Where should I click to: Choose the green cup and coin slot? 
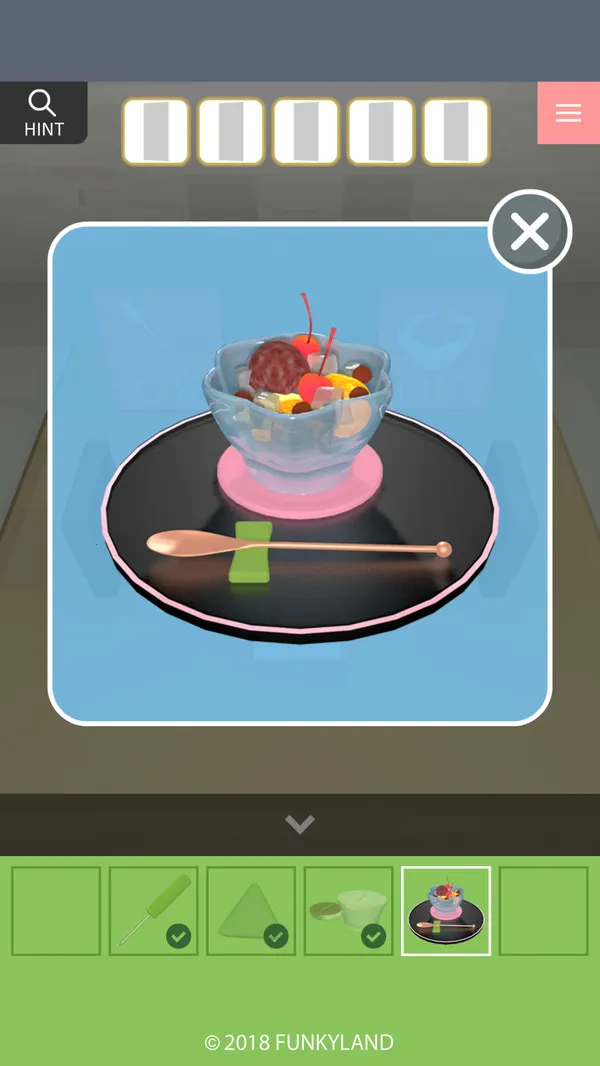pos(348,910)
